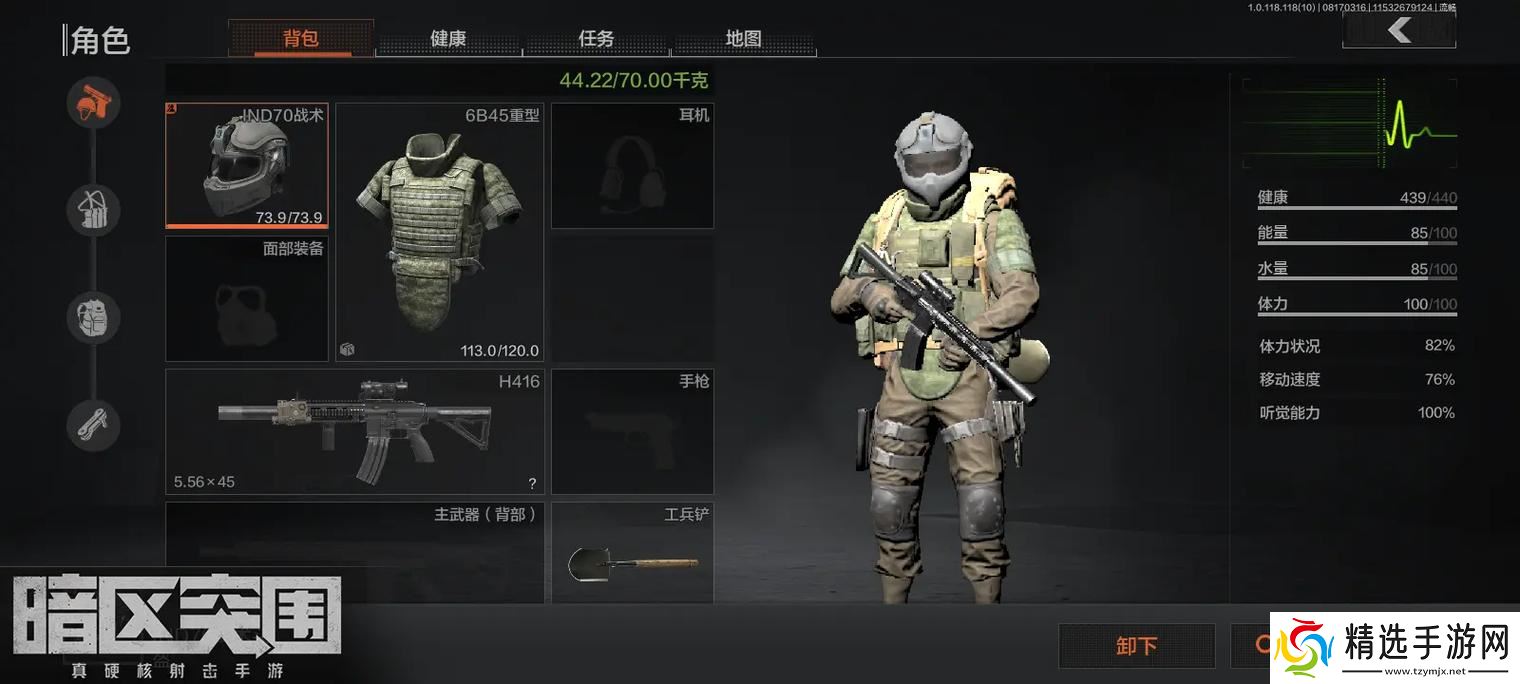
Task: Select the 工兵铲 shovel slot
Action: [x=632, y=553]
